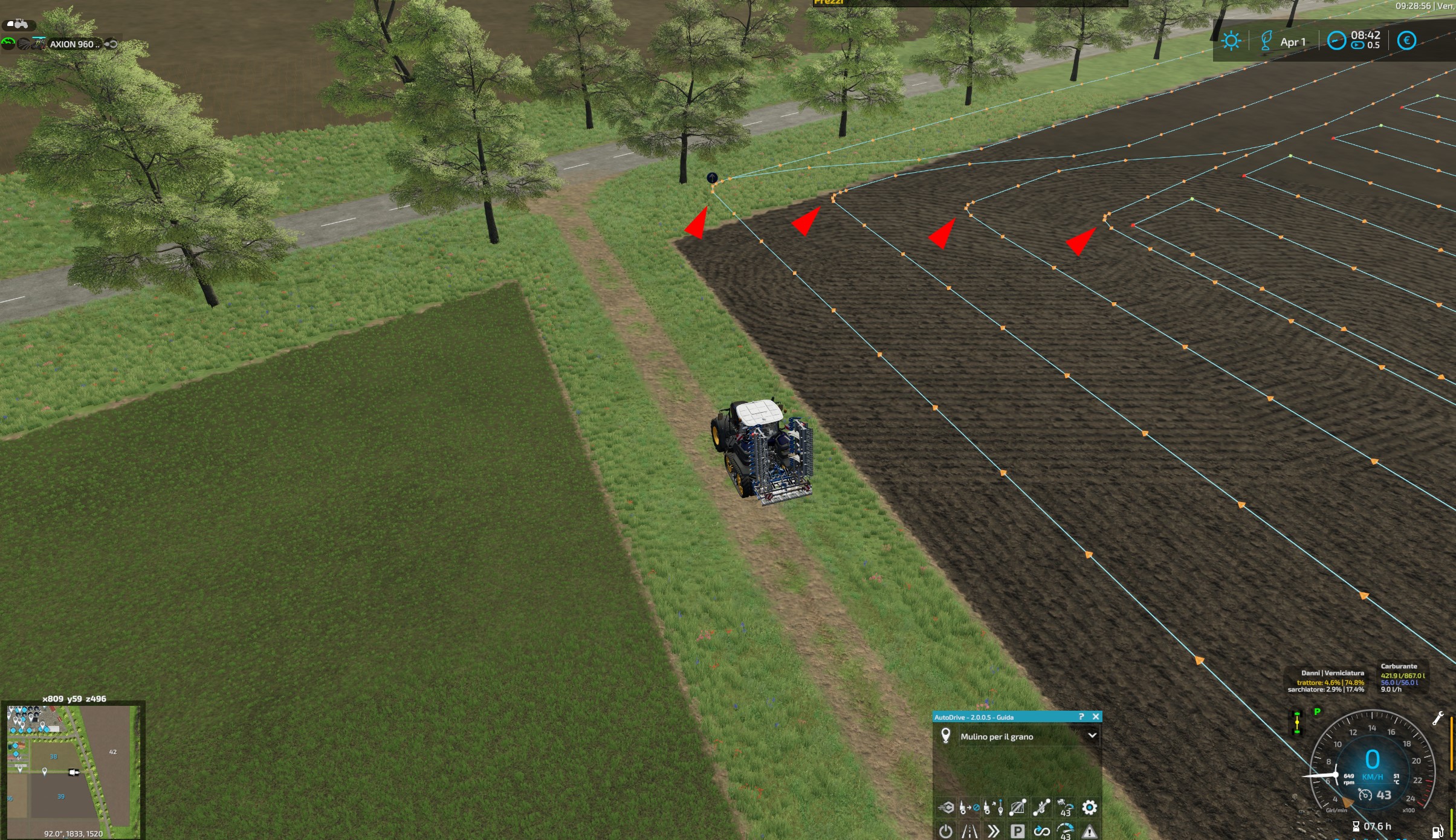The image size is (1456, 840).
Task: Activate the AutoDrive loop route icon
Action: click(1042, 832)
